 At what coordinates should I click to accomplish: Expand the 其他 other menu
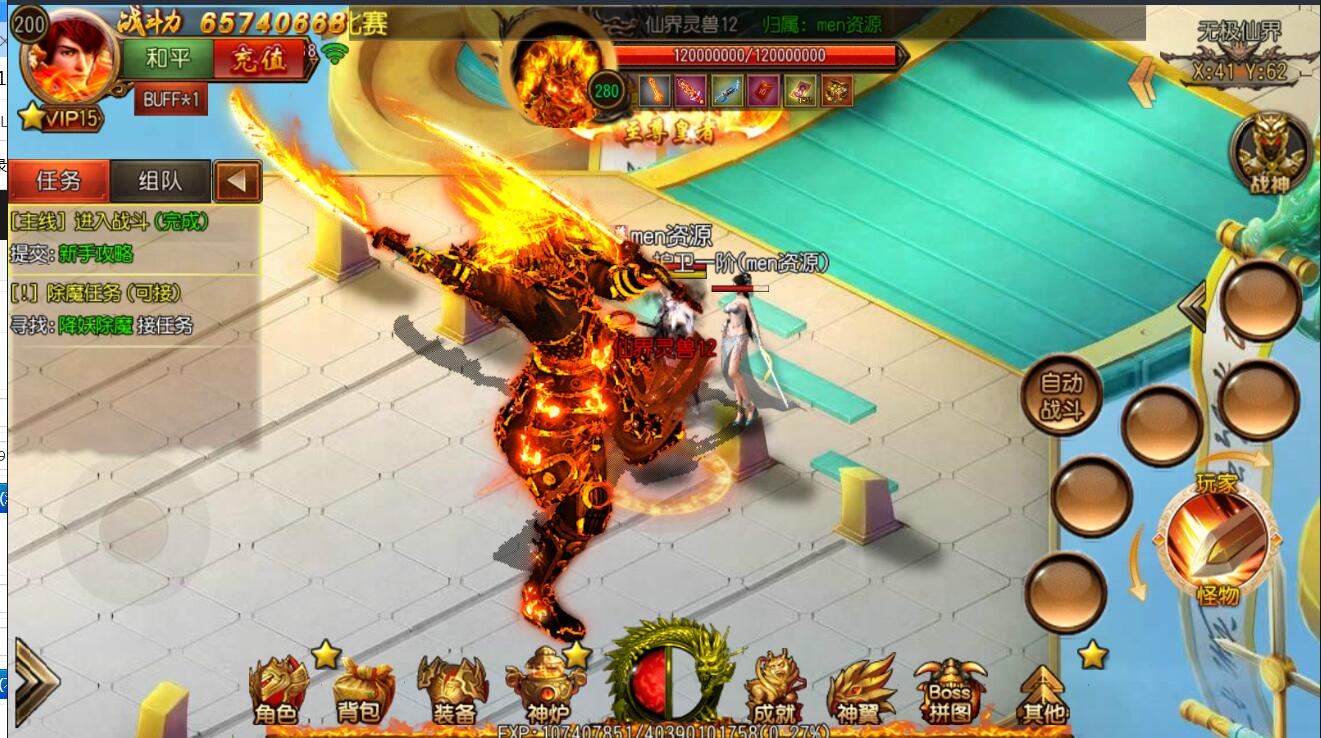pos(1041,692)
